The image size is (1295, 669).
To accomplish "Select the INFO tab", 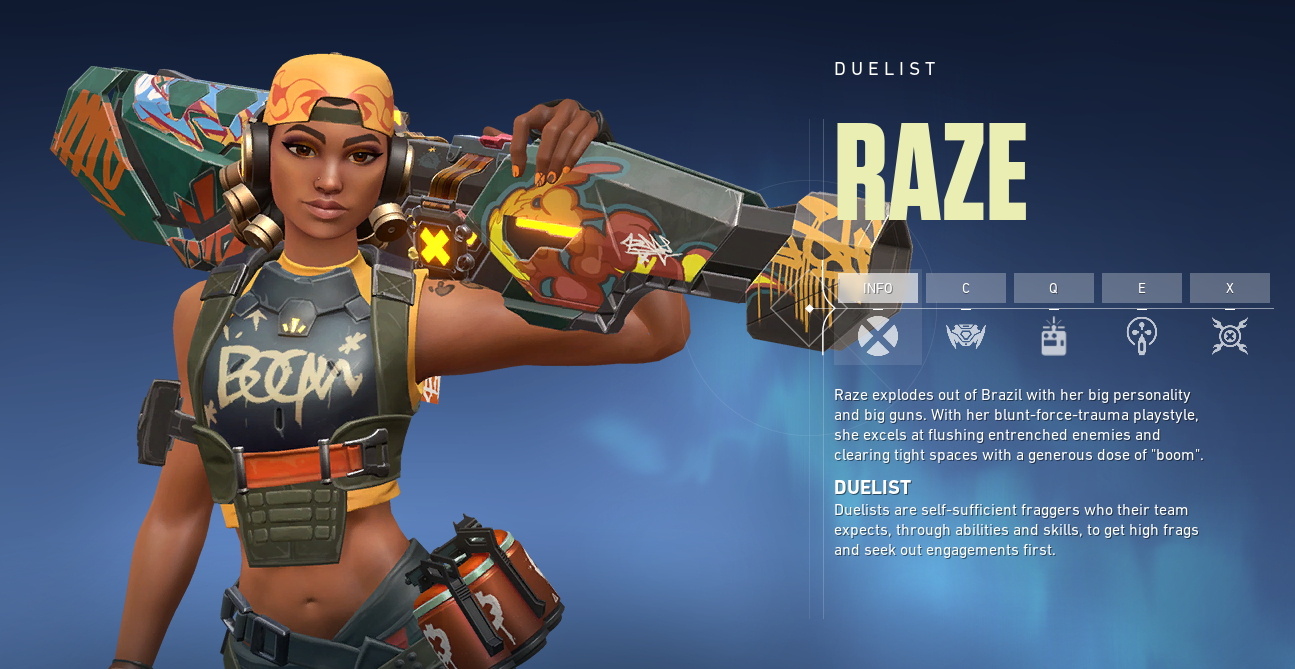I will [x=877, y=288].
